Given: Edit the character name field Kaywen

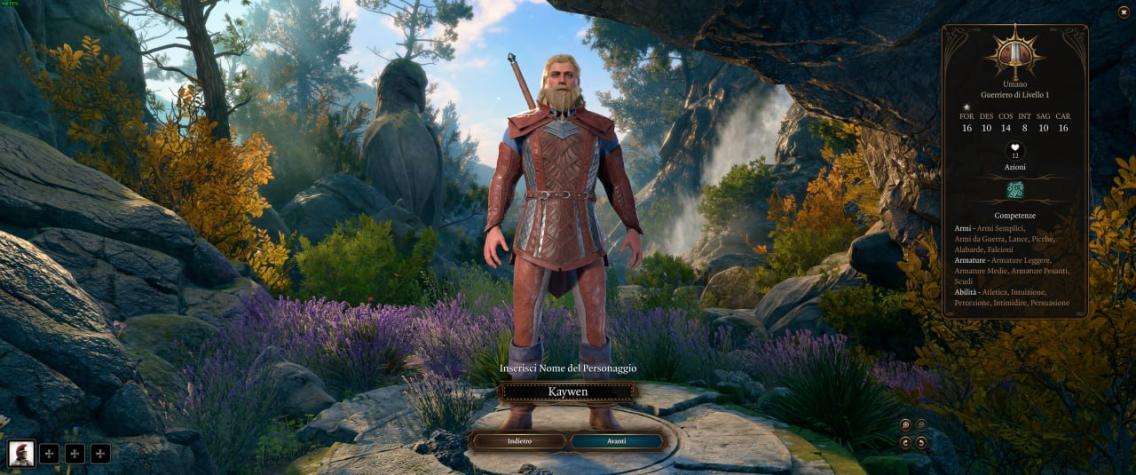Looking at the screenshot, I should point(567,392).
